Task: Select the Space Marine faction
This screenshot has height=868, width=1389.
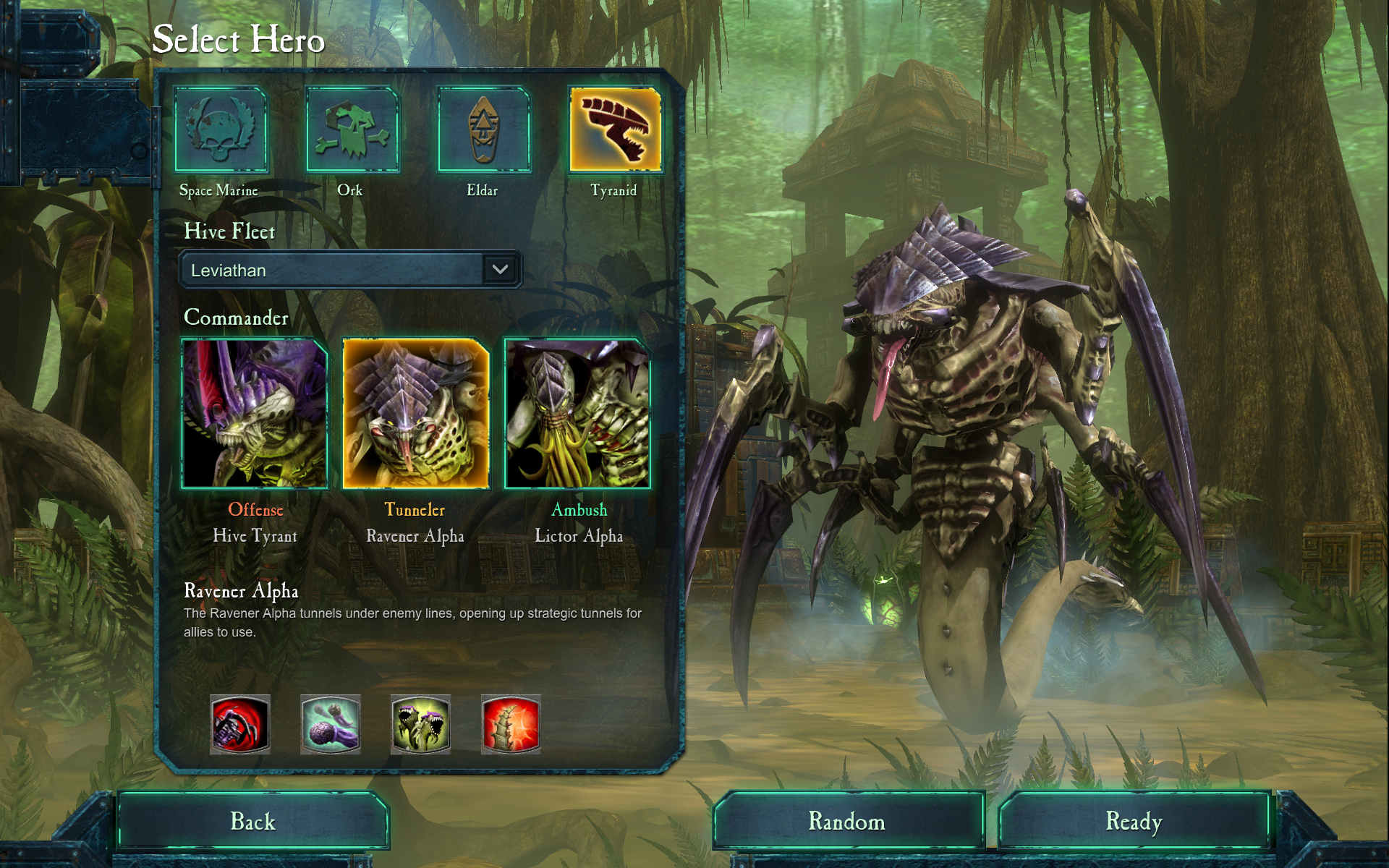Action: 221,130
